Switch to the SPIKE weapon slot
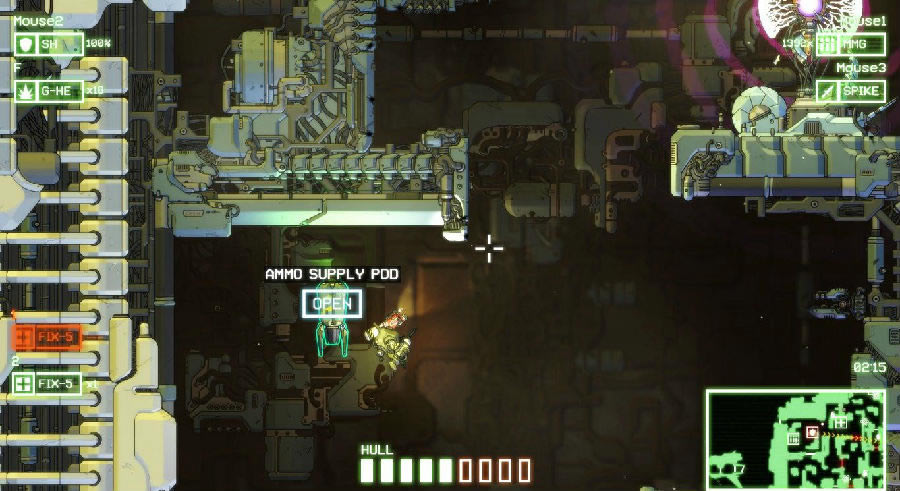 [x=850, y=91]
